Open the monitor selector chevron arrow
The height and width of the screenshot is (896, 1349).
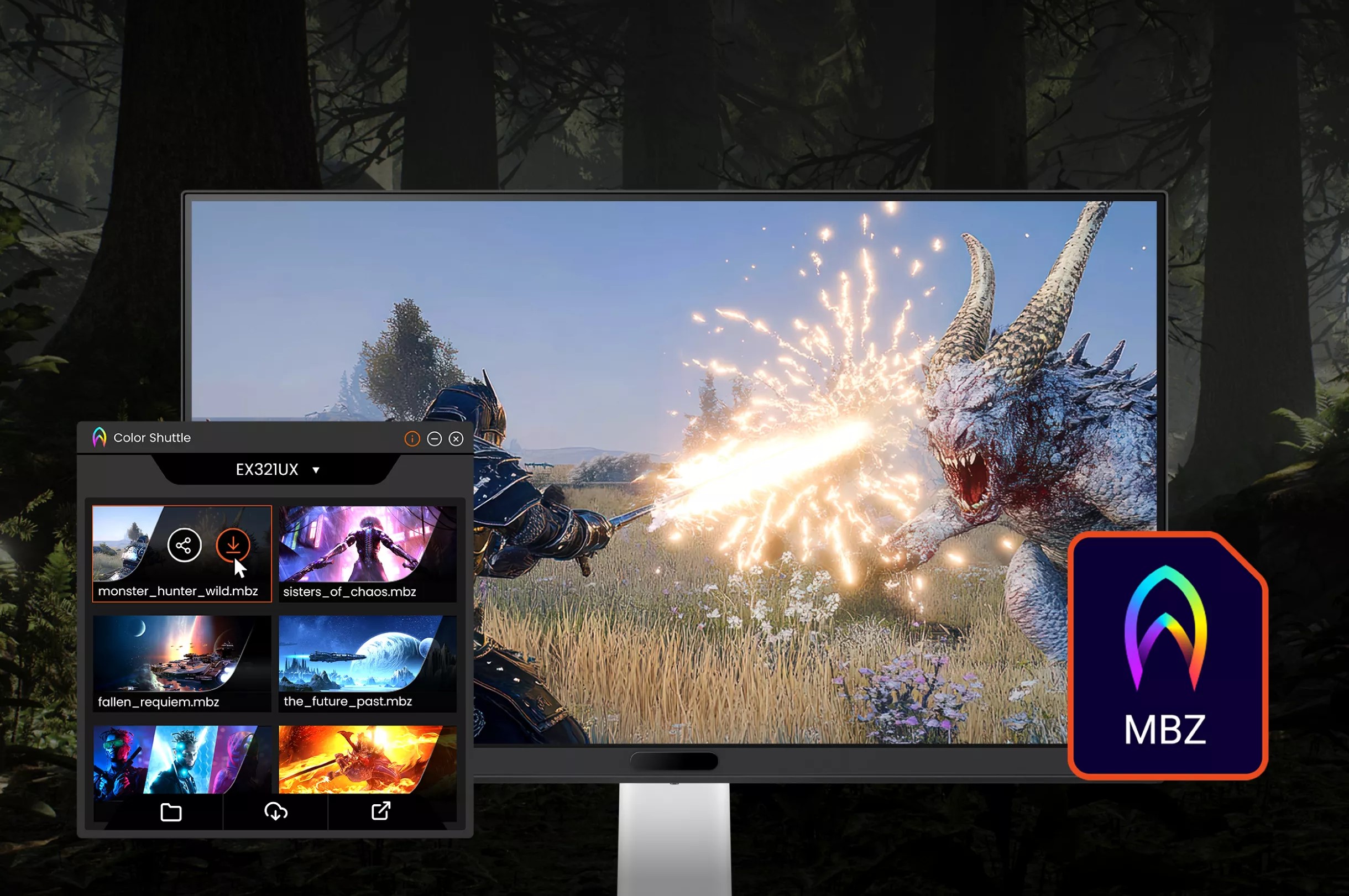tap(316, 469)
